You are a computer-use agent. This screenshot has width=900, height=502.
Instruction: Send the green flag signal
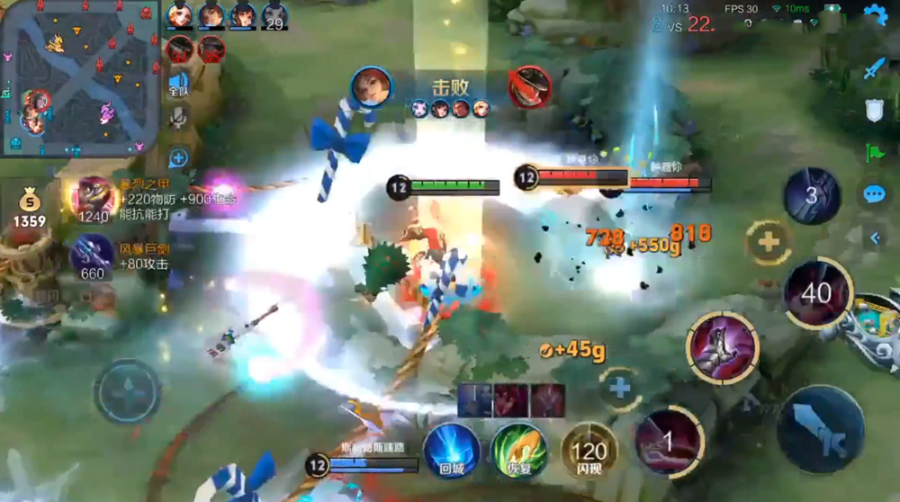coord(875,153)
